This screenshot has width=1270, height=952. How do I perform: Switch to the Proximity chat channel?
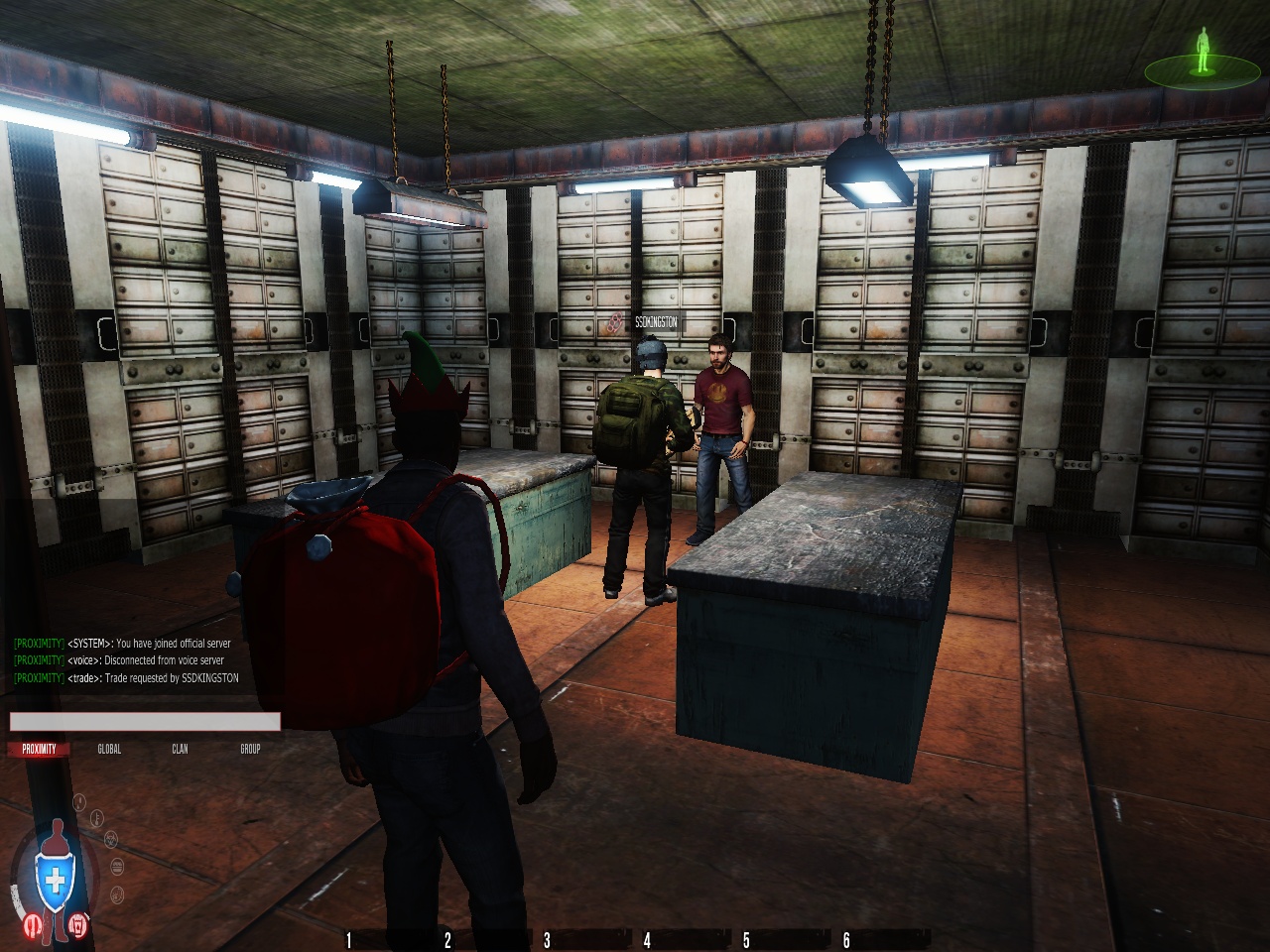pyautogui.click(x=40, y=749)
